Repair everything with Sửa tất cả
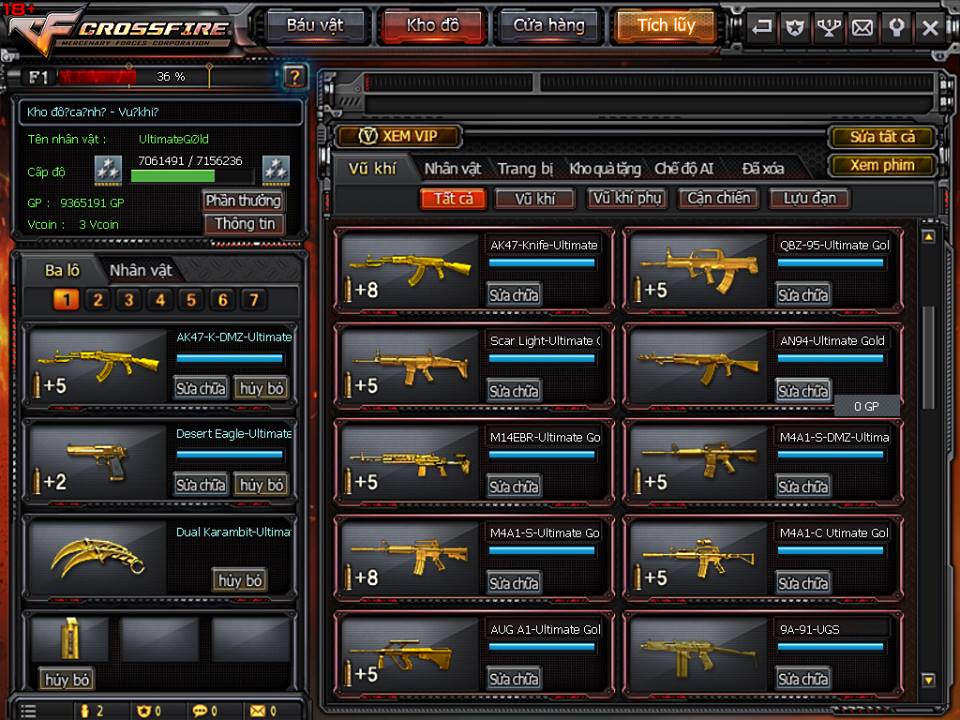960x720 pixels. pos(882,137)
